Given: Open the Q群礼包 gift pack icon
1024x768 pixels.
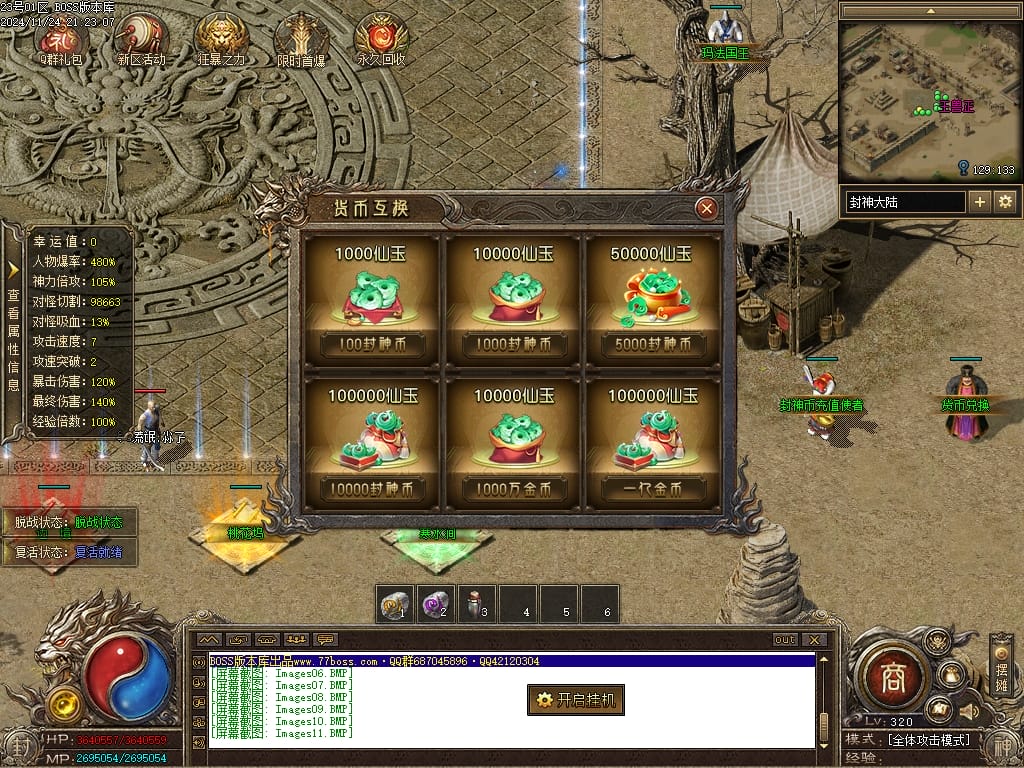Looking at the screenshot, I should pos(61,38).
